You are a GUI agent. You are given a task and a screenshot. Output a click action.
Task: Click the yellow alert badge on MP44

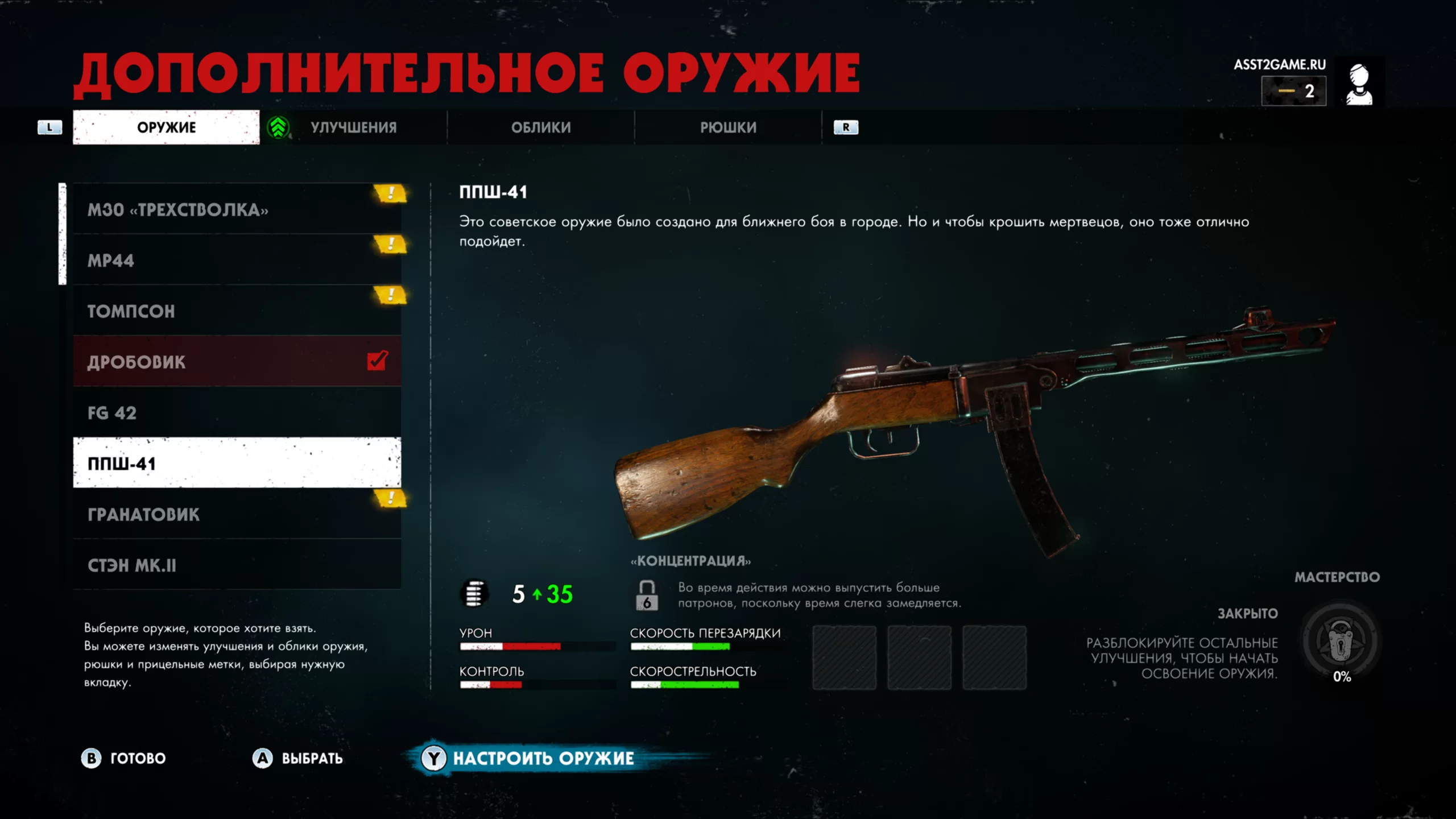[x=389, y=245]
